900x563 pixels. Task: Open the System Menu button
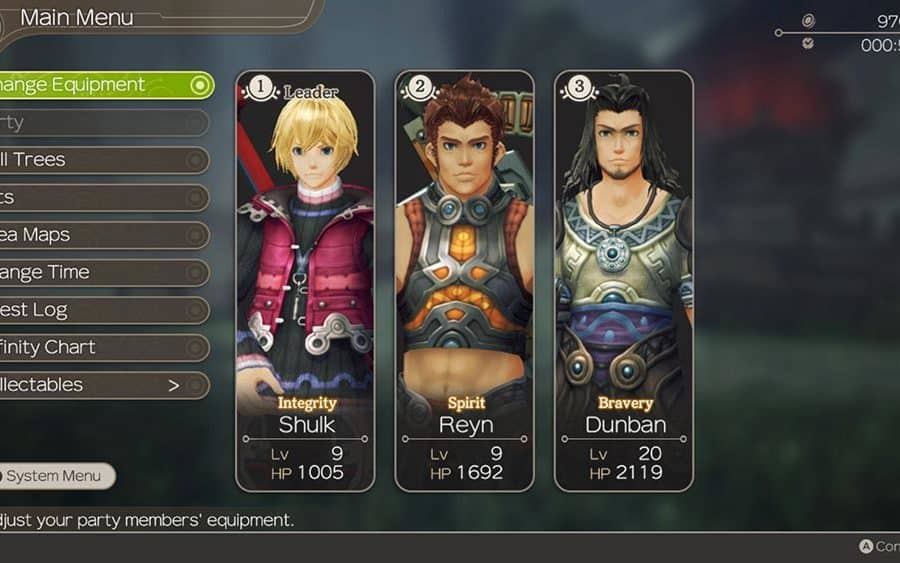(x=56, y=476)
